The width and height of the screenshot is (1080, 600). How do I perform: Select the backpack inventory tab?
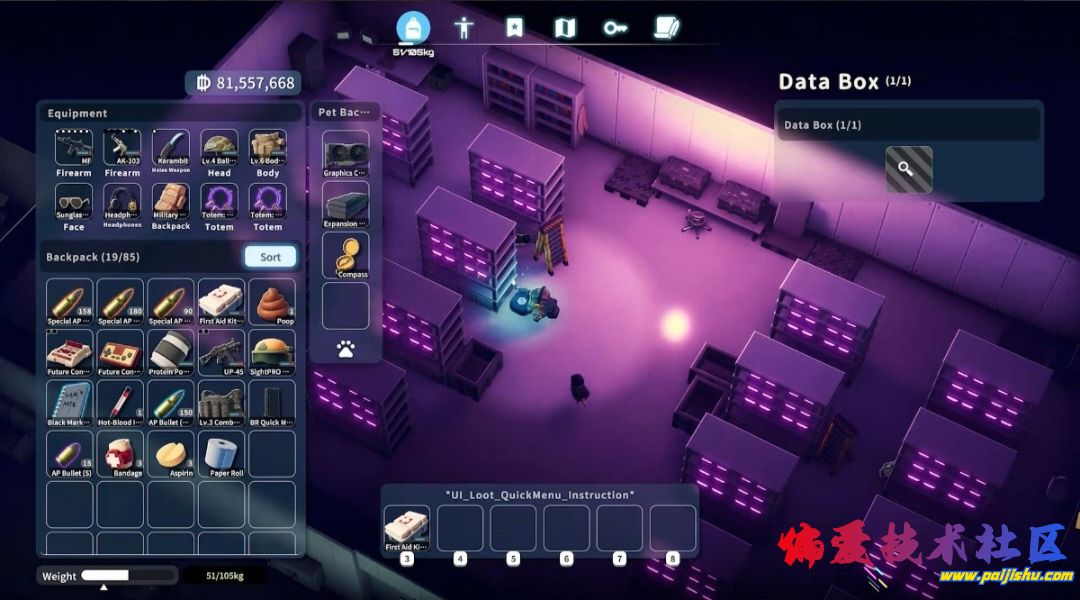[412, 27]
